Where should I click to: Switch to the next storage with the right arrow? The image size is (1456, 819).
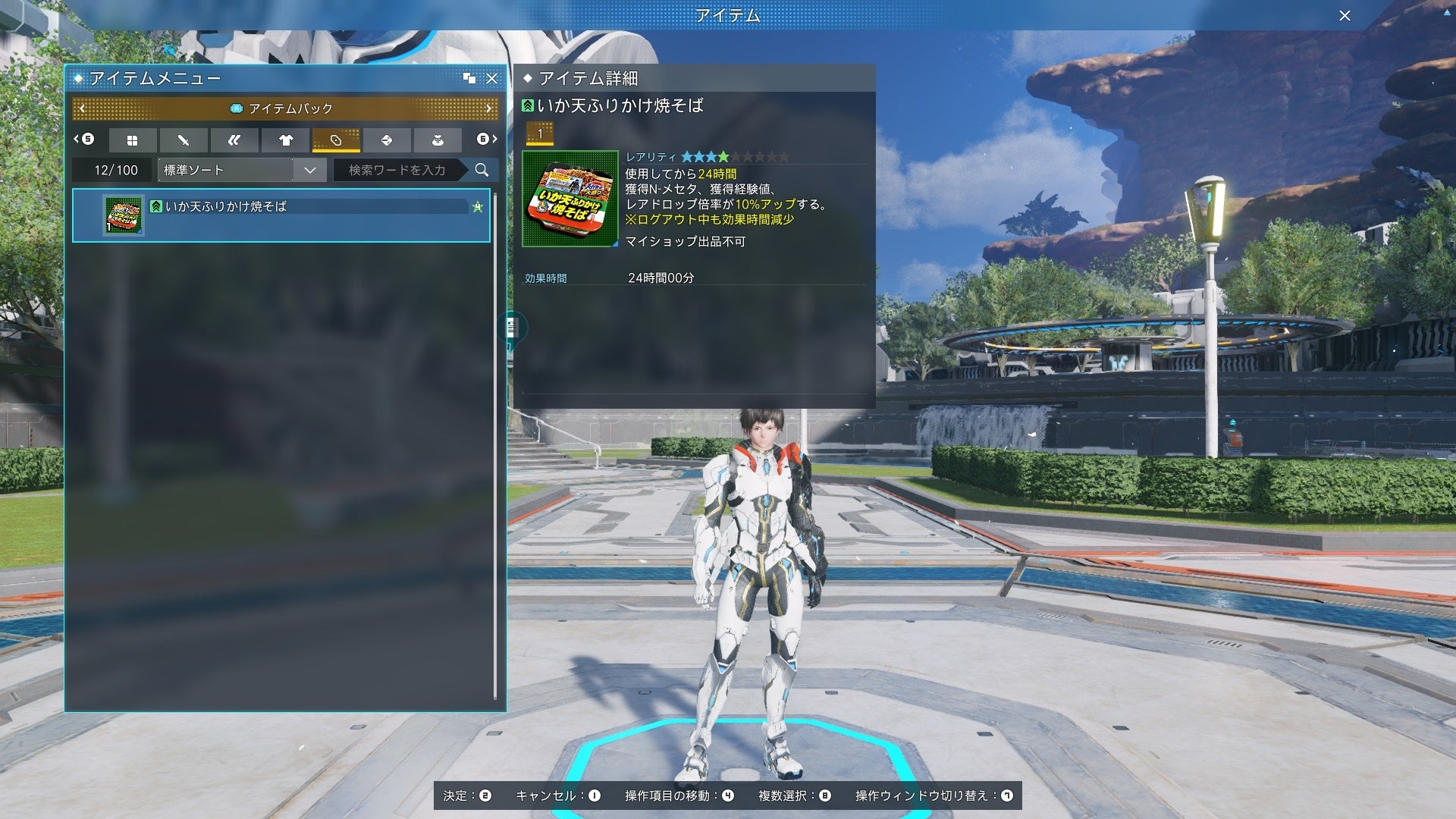(489, 108)
